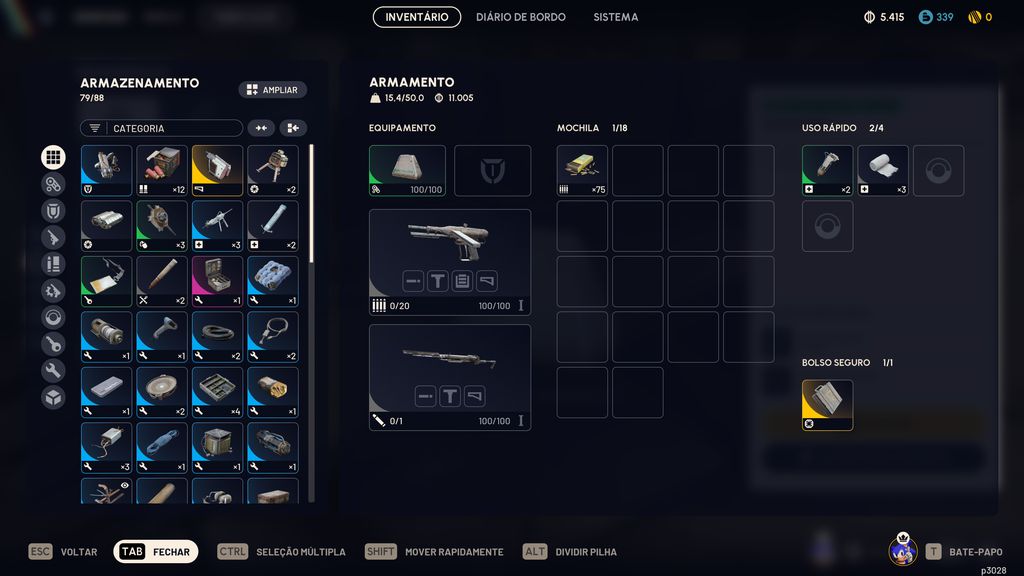Select the x12 stacked crate item in storage
The height and width of the screenshot is (576, 1024).
click(162, 170)
